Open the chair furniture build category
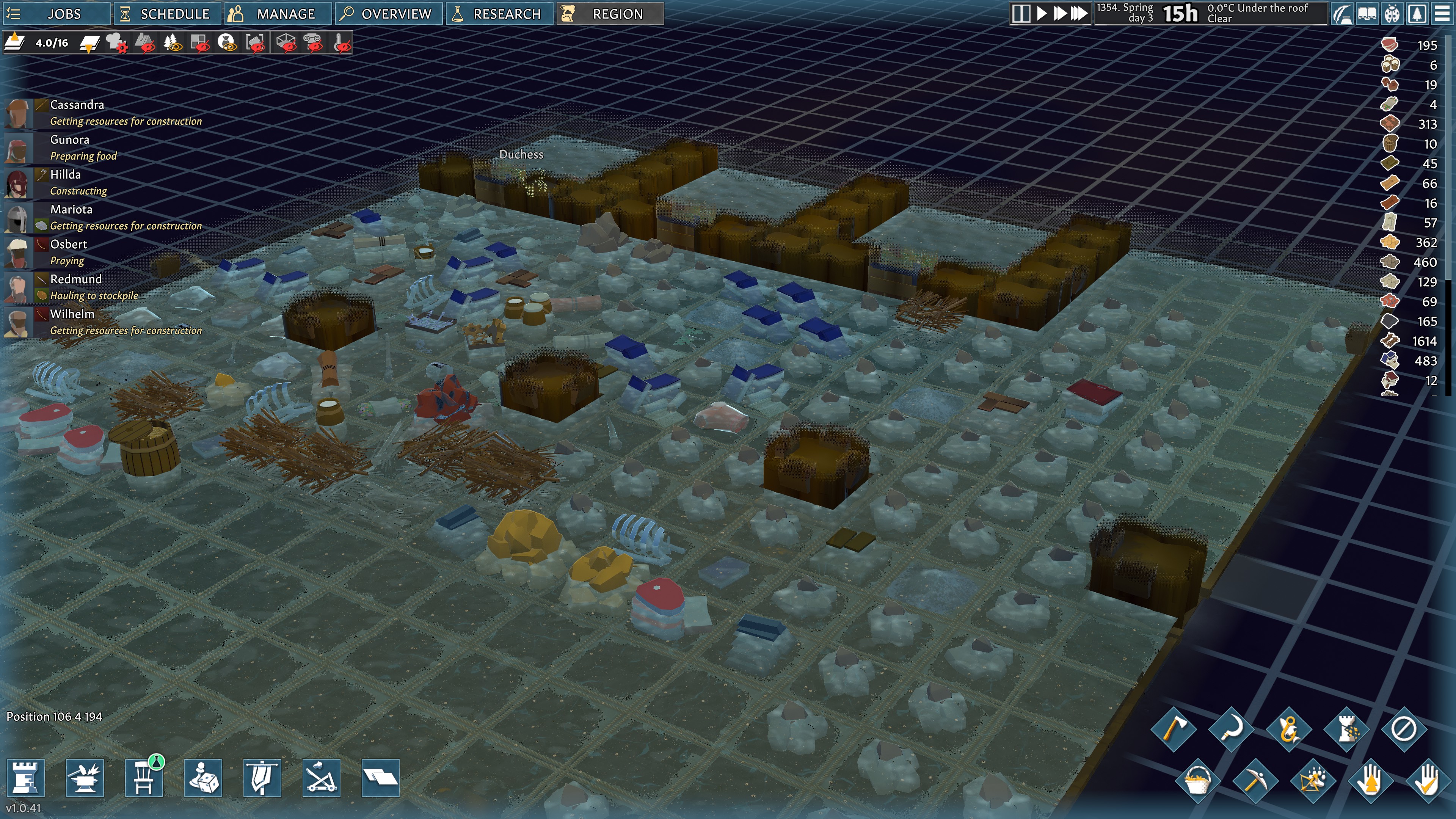This screenshot has height=819, width=1456. coord(144,778)
